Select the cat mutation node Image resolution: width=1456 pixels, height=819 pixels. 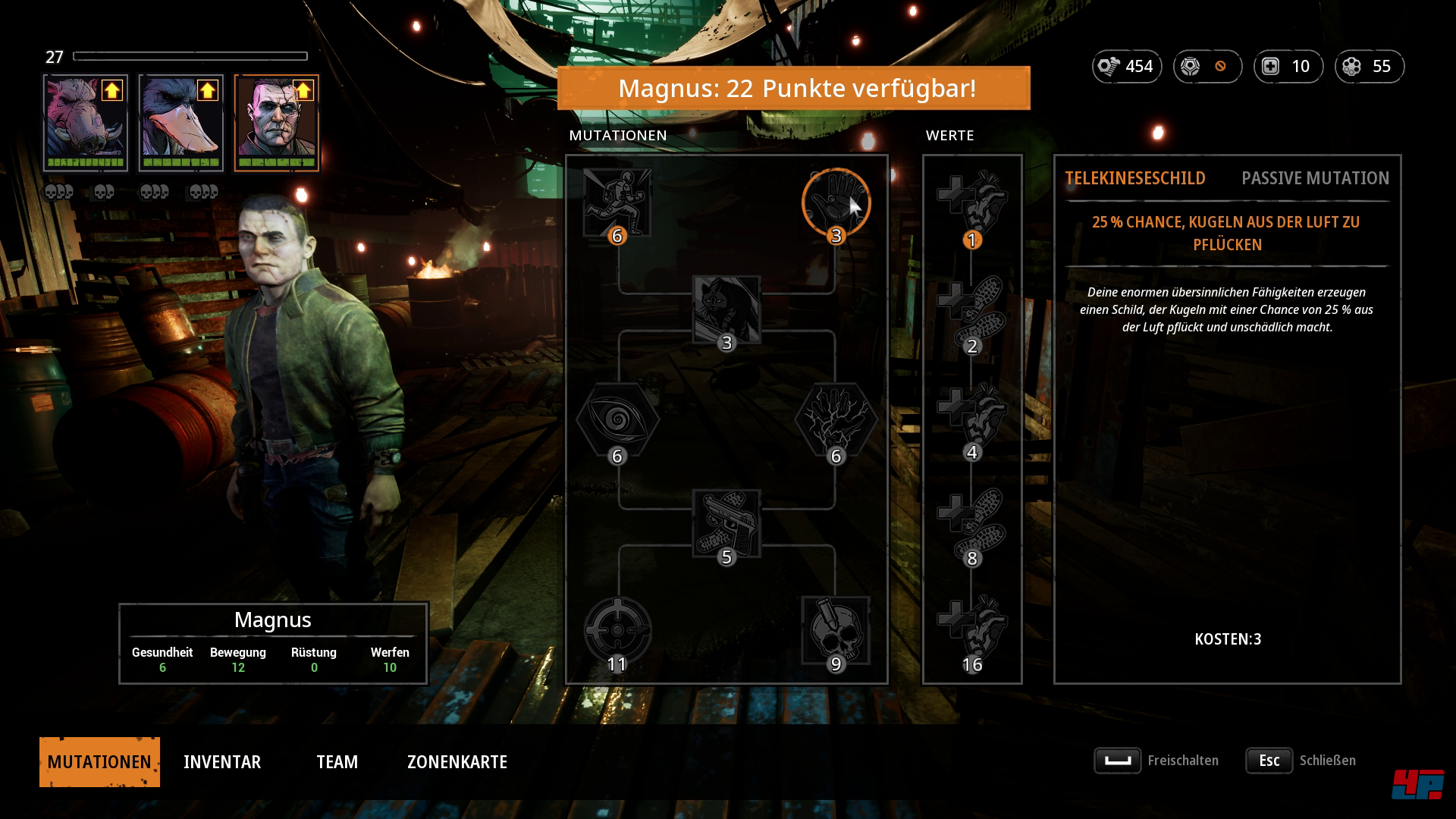[x=726, y=309]
